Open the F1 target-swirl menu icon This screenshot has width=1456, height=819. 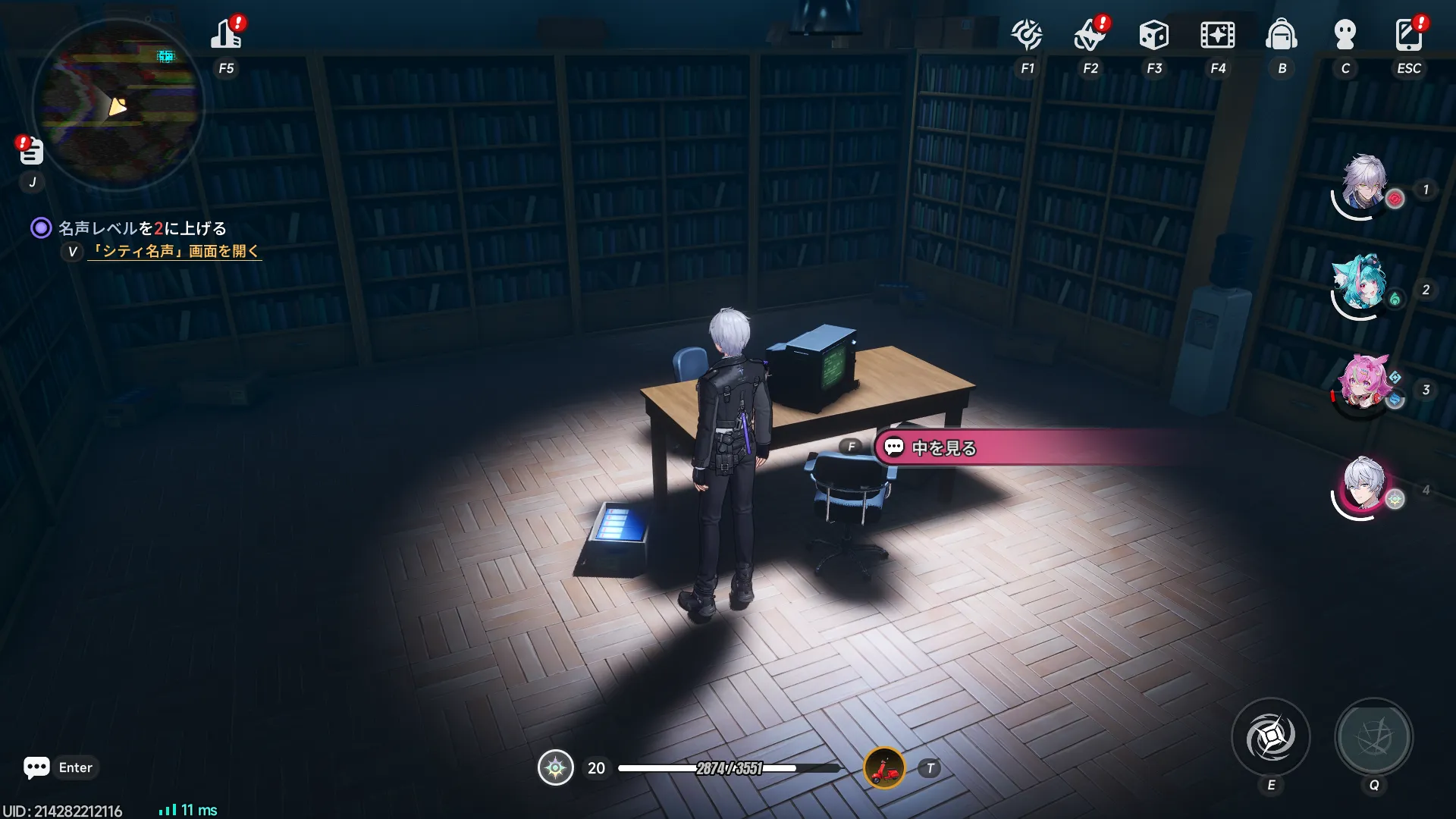[1027, 35]
